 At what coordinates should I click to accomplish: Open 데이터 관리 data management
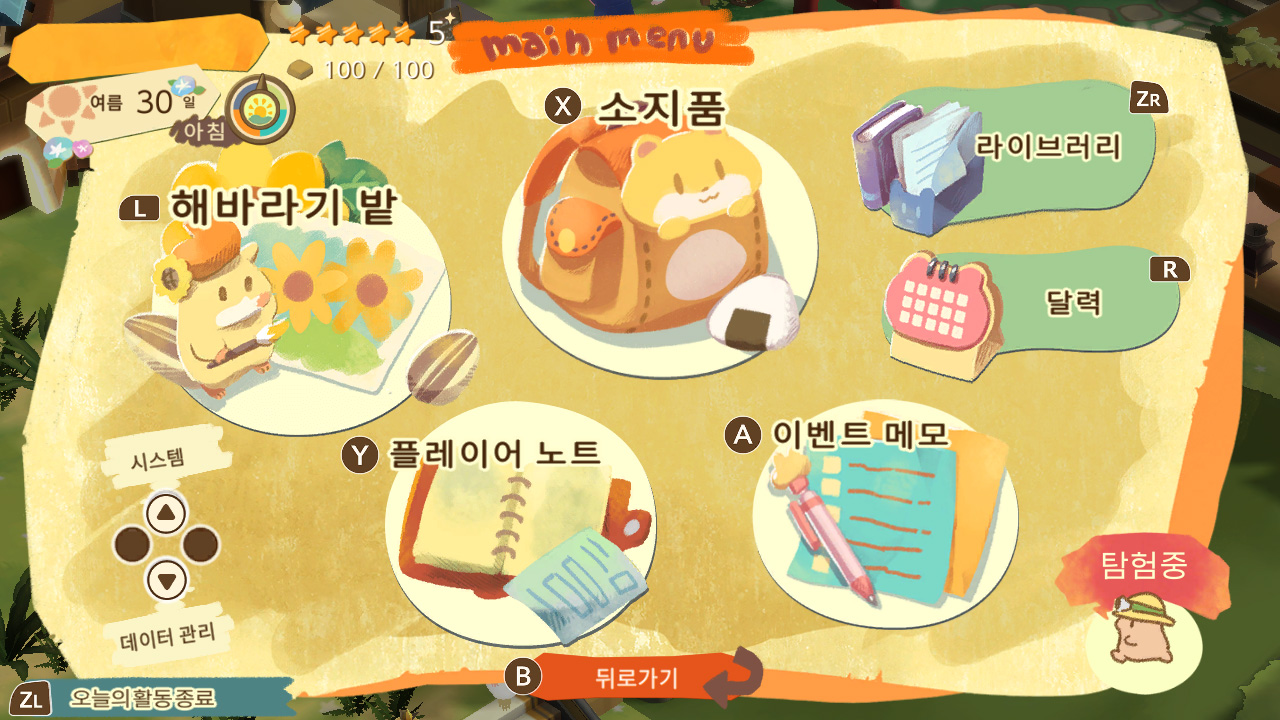coord(167,578)
